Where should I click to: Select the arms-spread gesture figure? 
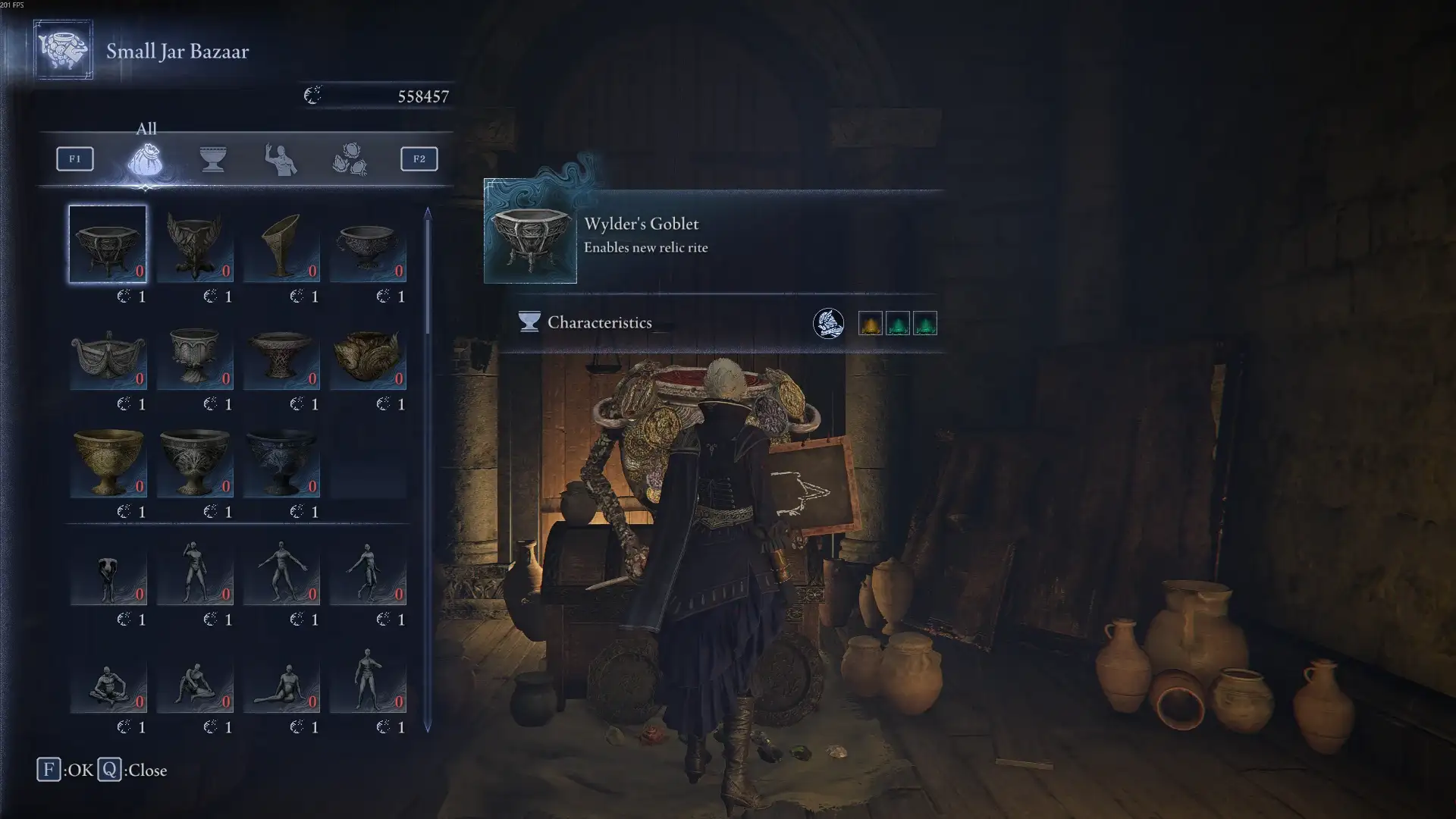click(x=281, y=570)
